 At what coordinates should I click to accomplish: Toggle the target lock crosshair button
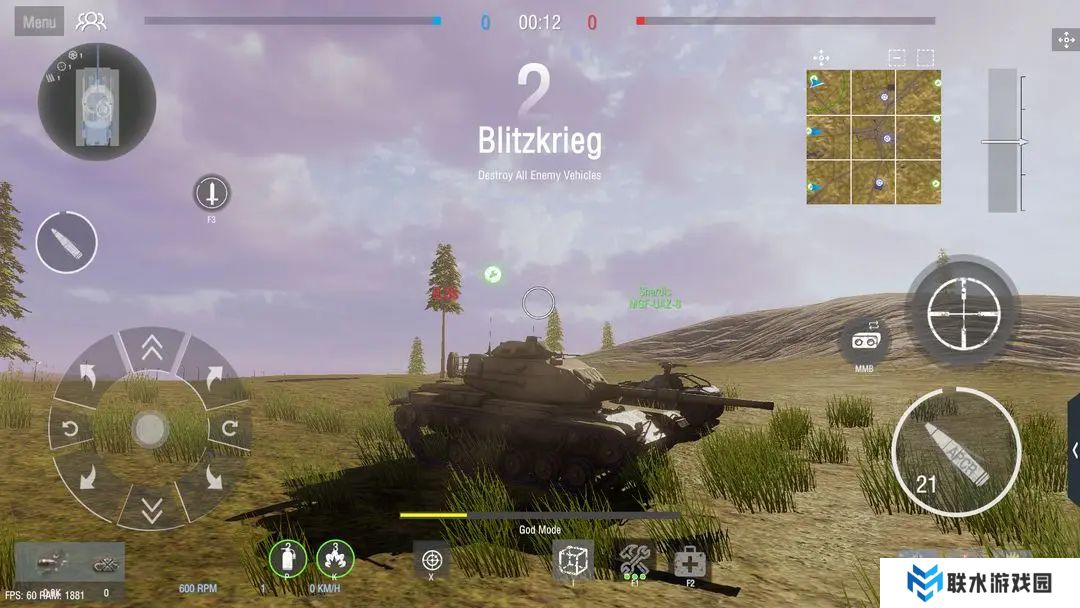(432, 559)
